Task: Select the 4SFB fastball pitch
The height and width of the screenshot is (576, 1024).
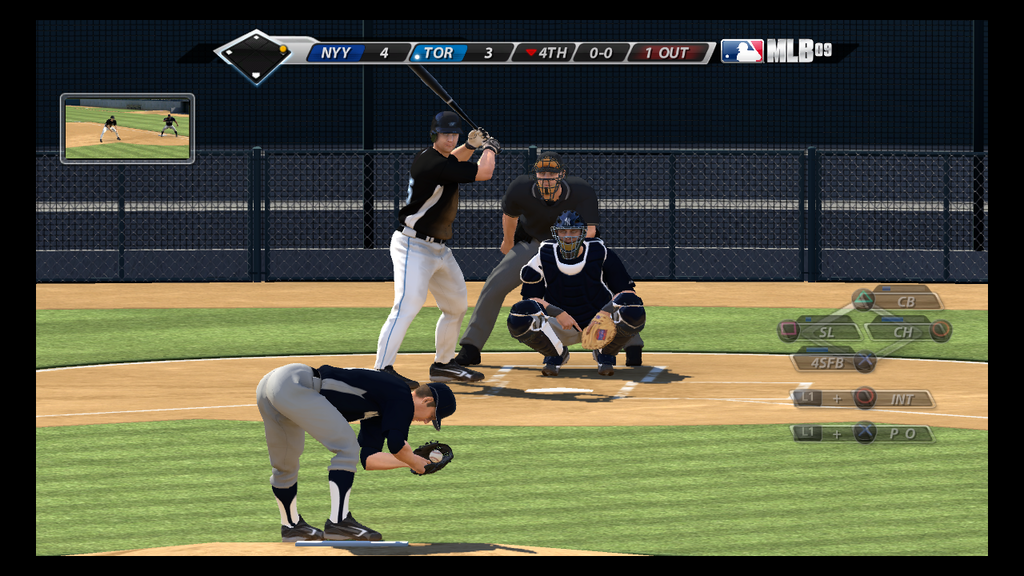Action: pos(830,362)
